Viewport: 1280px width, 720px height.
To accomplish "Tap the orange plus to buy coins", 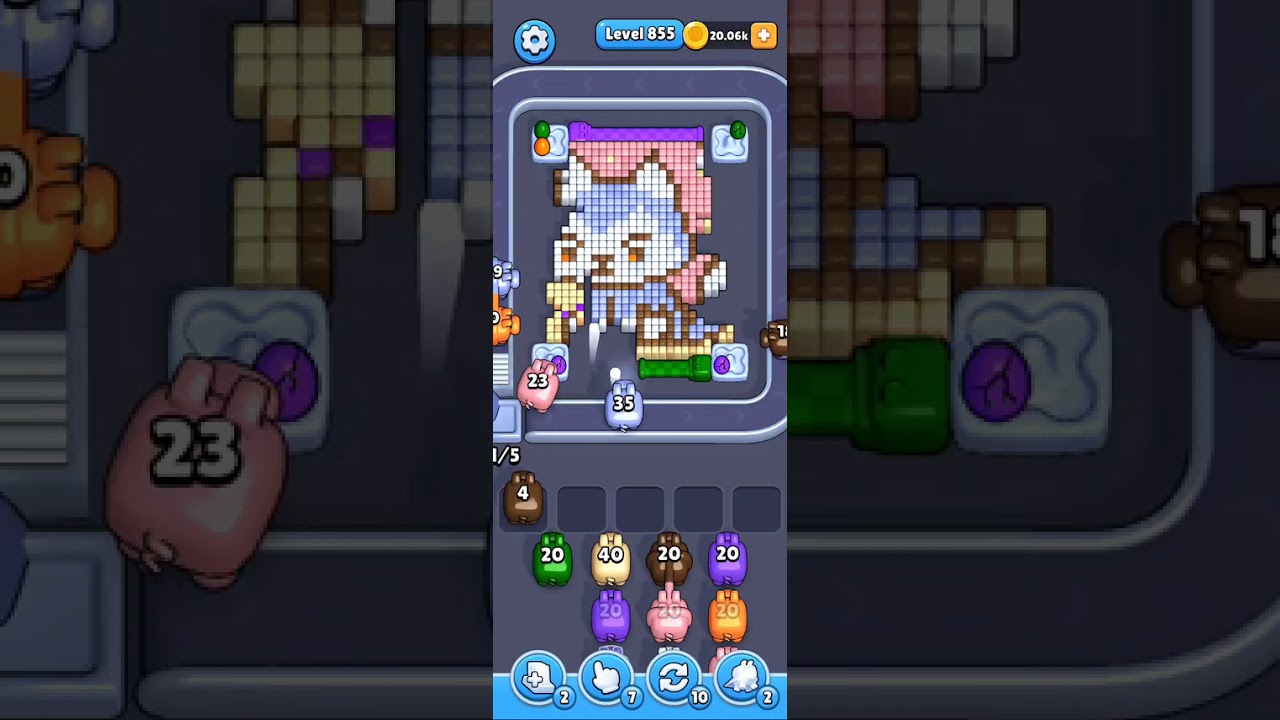I will click(x=763, y=35).
